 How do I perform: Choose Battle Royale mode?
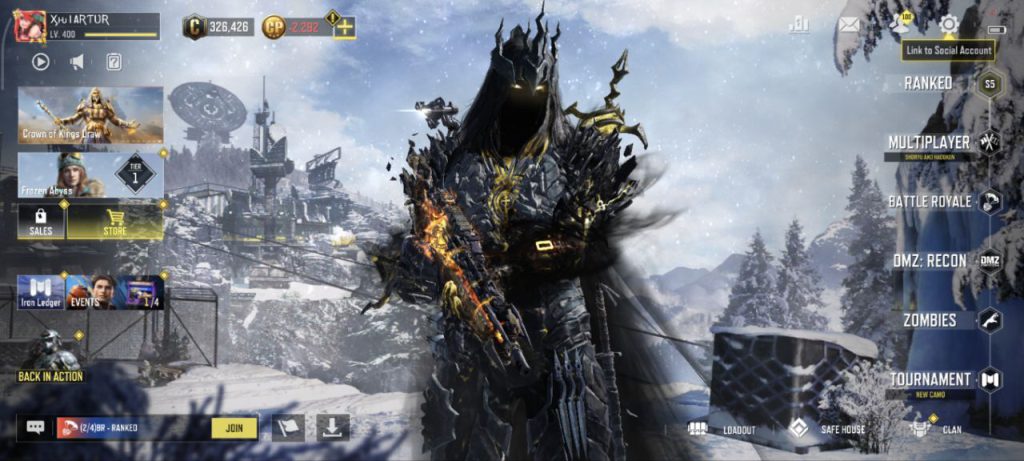(930, 202)
